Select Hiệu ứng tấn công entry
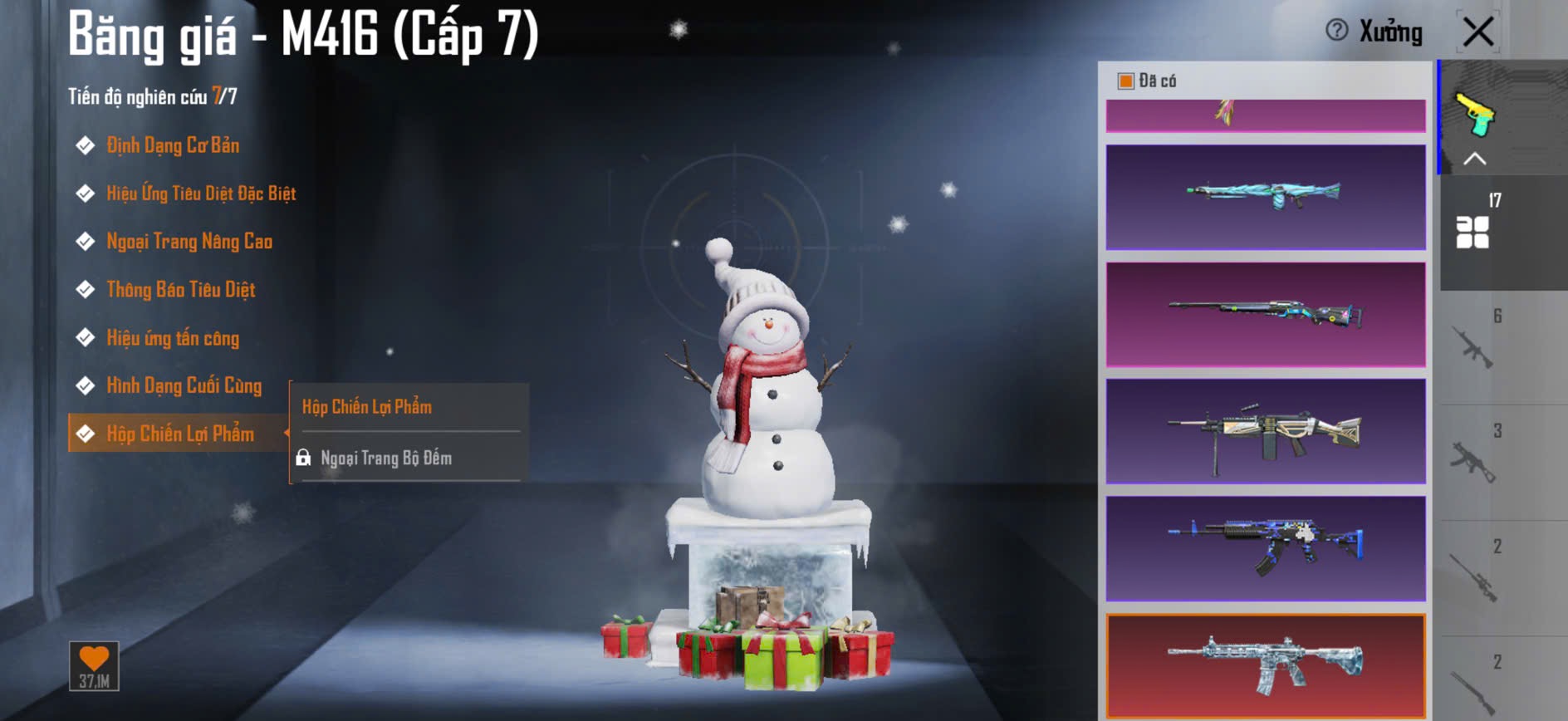Viewport: 1568px width, 721px height. coord(172,338)
